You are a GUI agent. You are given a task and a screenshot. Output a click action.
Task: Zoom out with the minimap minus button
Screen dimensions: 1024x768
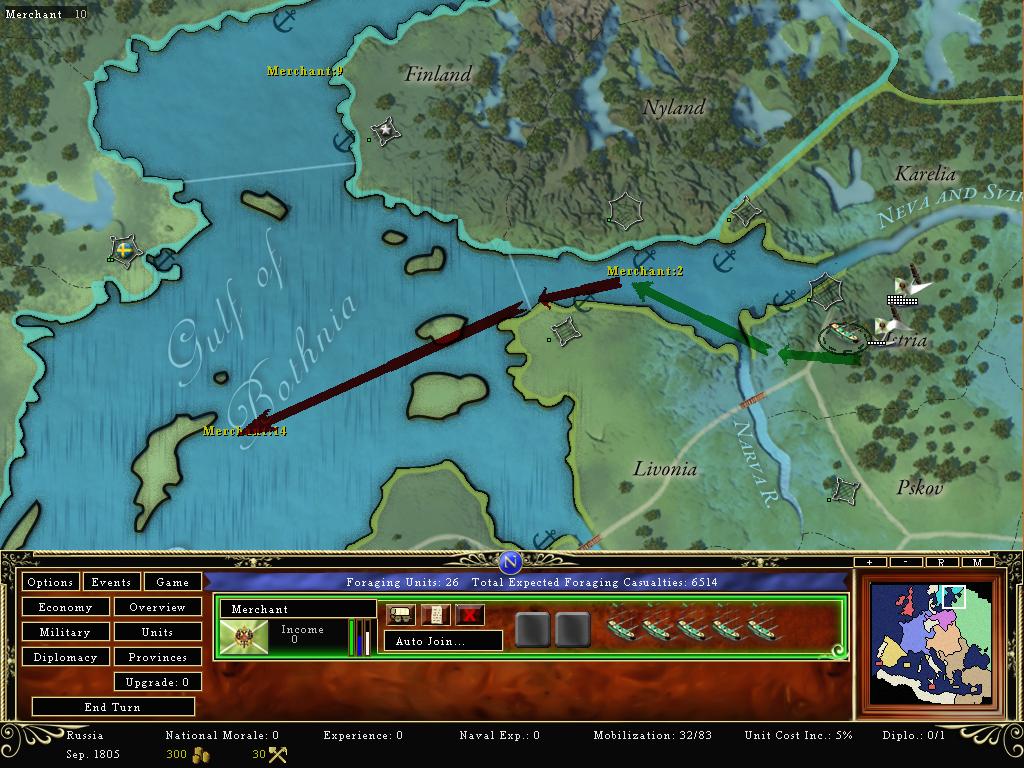pyautogui.click(x=905, y=563)
